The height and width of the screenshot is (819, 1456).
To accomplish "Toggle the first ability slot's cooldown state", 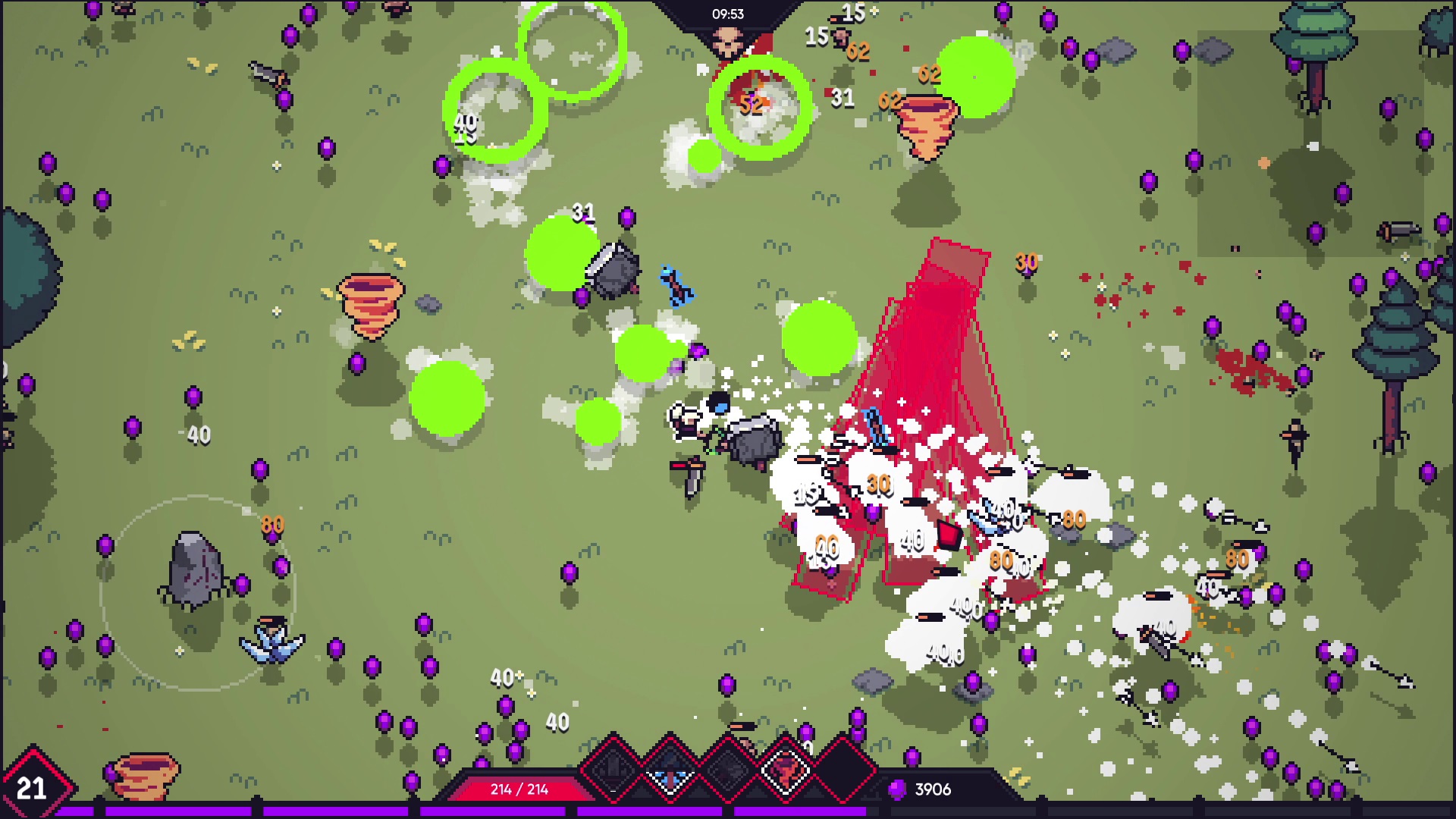I will pyautogui.click(x=613, y=768).
